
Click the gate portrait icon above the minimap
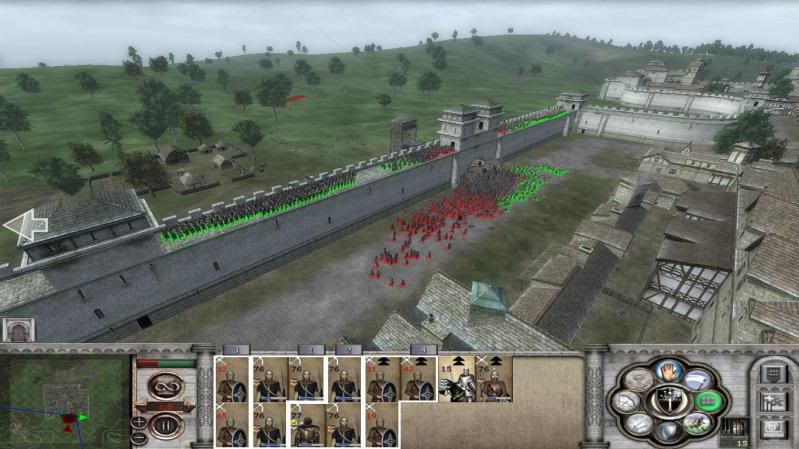click(x=18, y=331)
